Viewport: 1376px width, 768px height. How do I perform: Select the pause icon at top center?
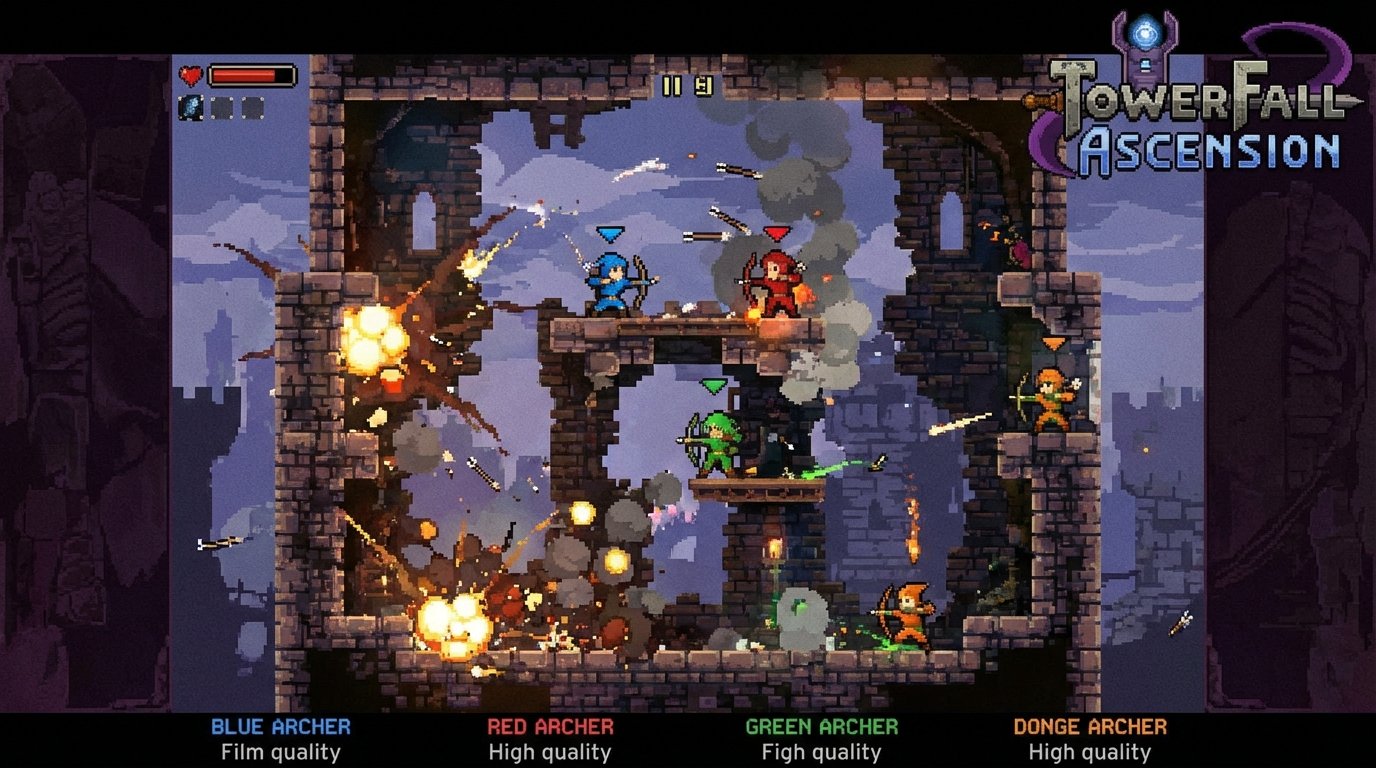[671, 86]
